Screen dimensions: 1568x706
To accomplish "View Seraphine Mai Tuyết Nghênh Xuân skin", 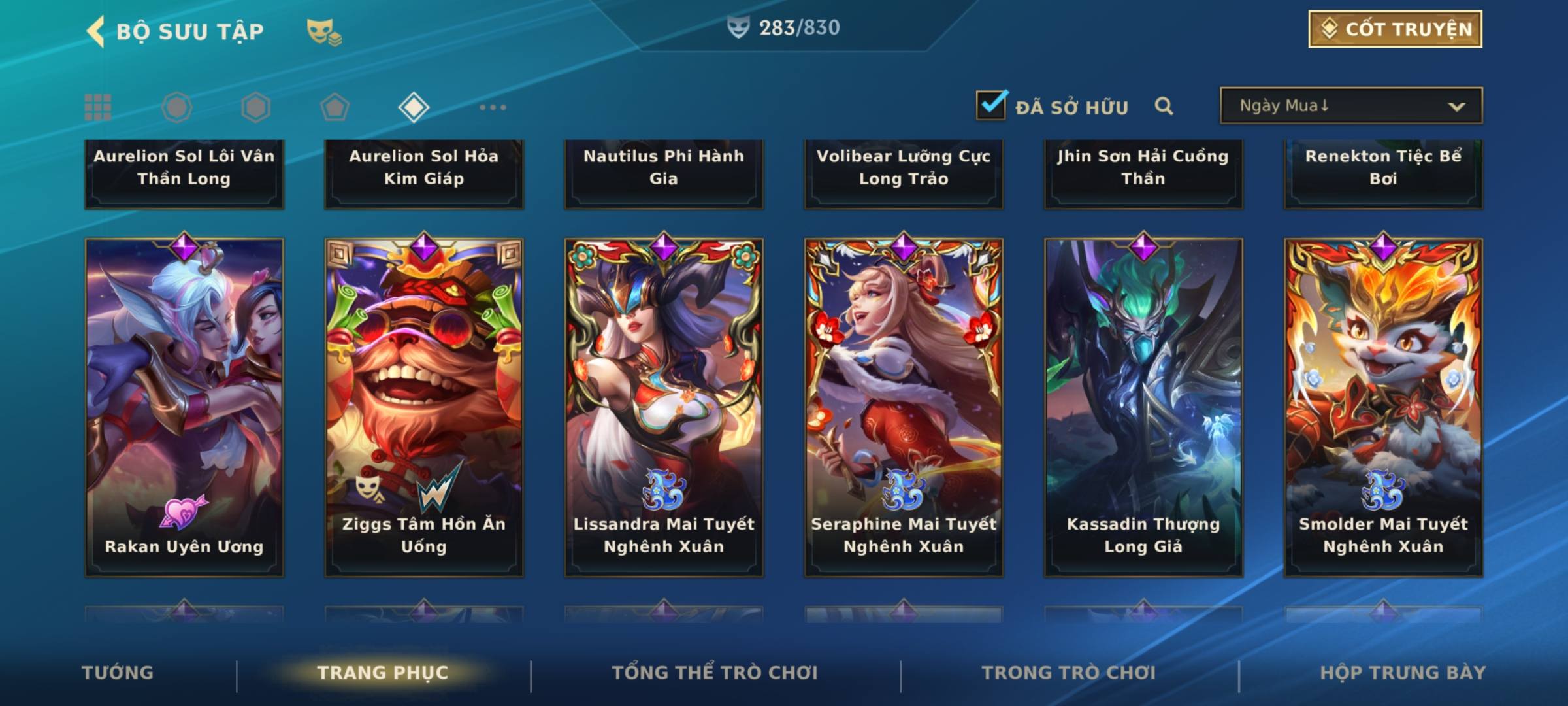I will (904, 407).
